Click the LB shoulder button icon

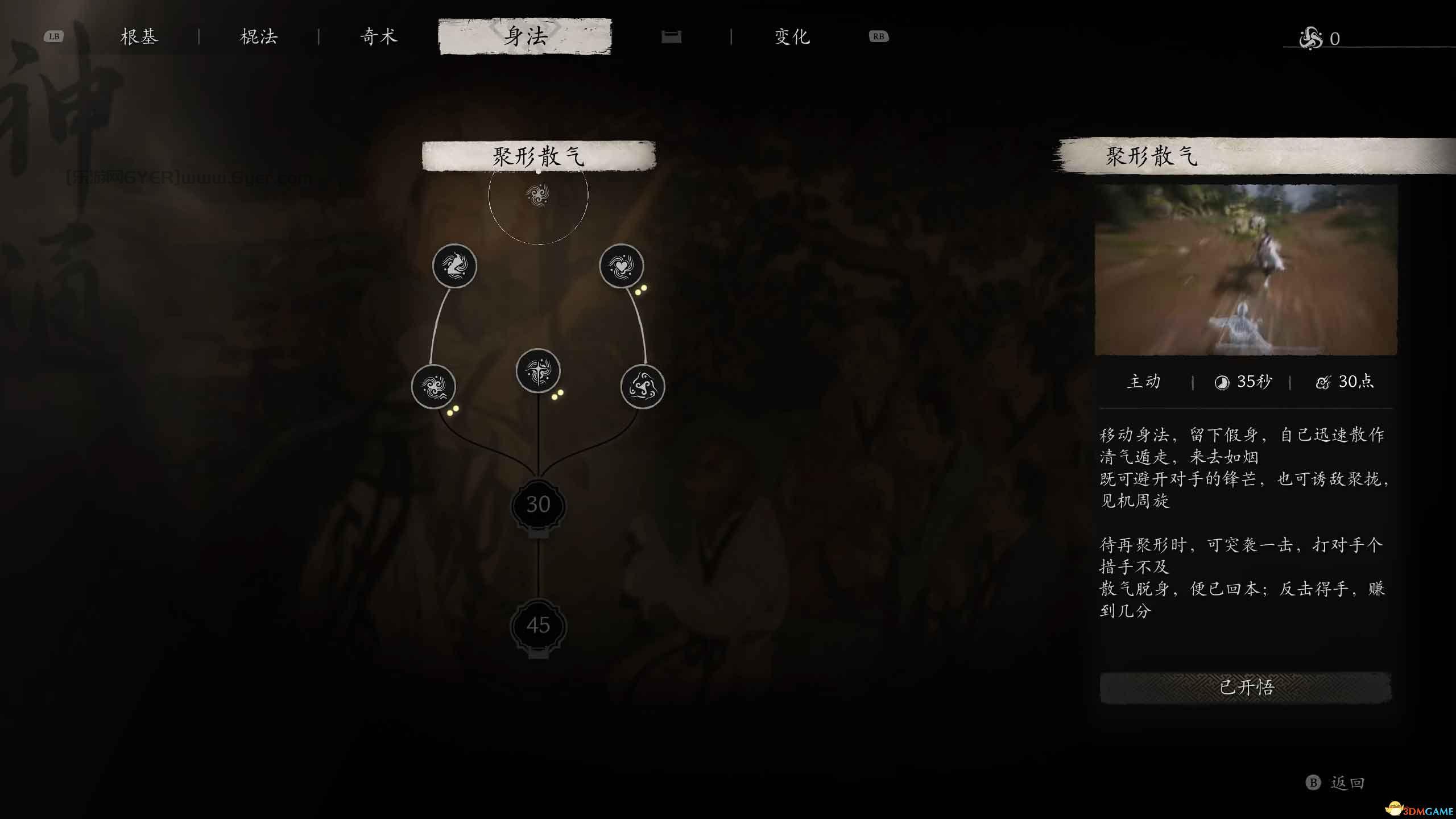pos(54,36)
